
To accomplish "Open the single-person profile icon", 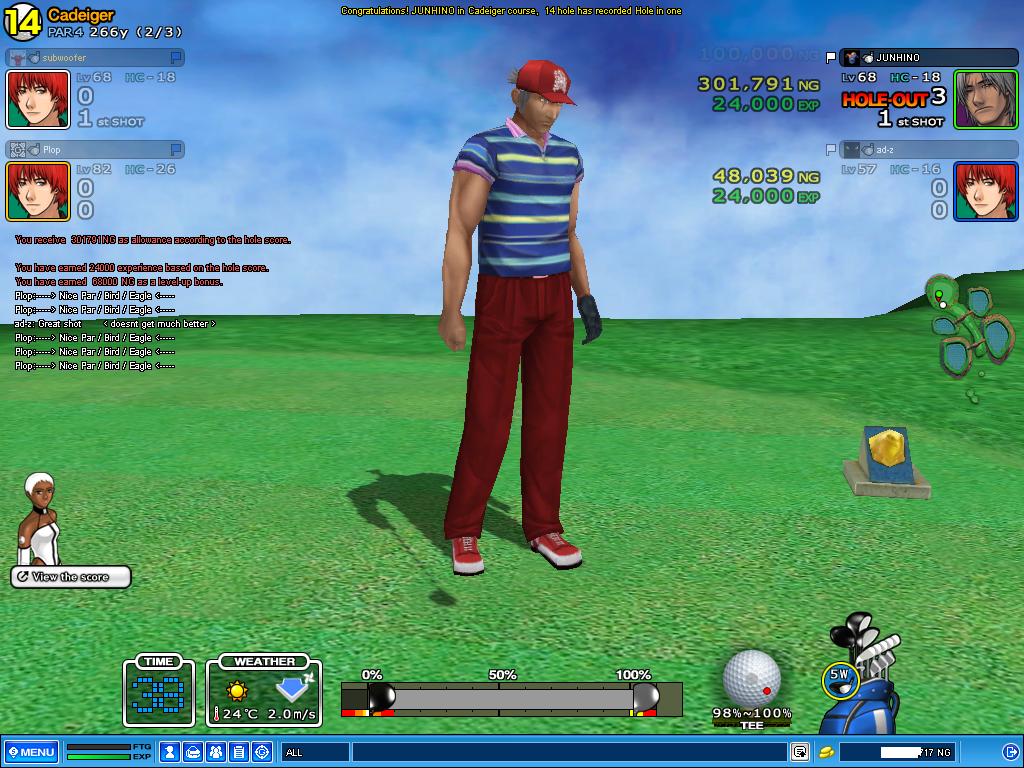I will (171, 752).
